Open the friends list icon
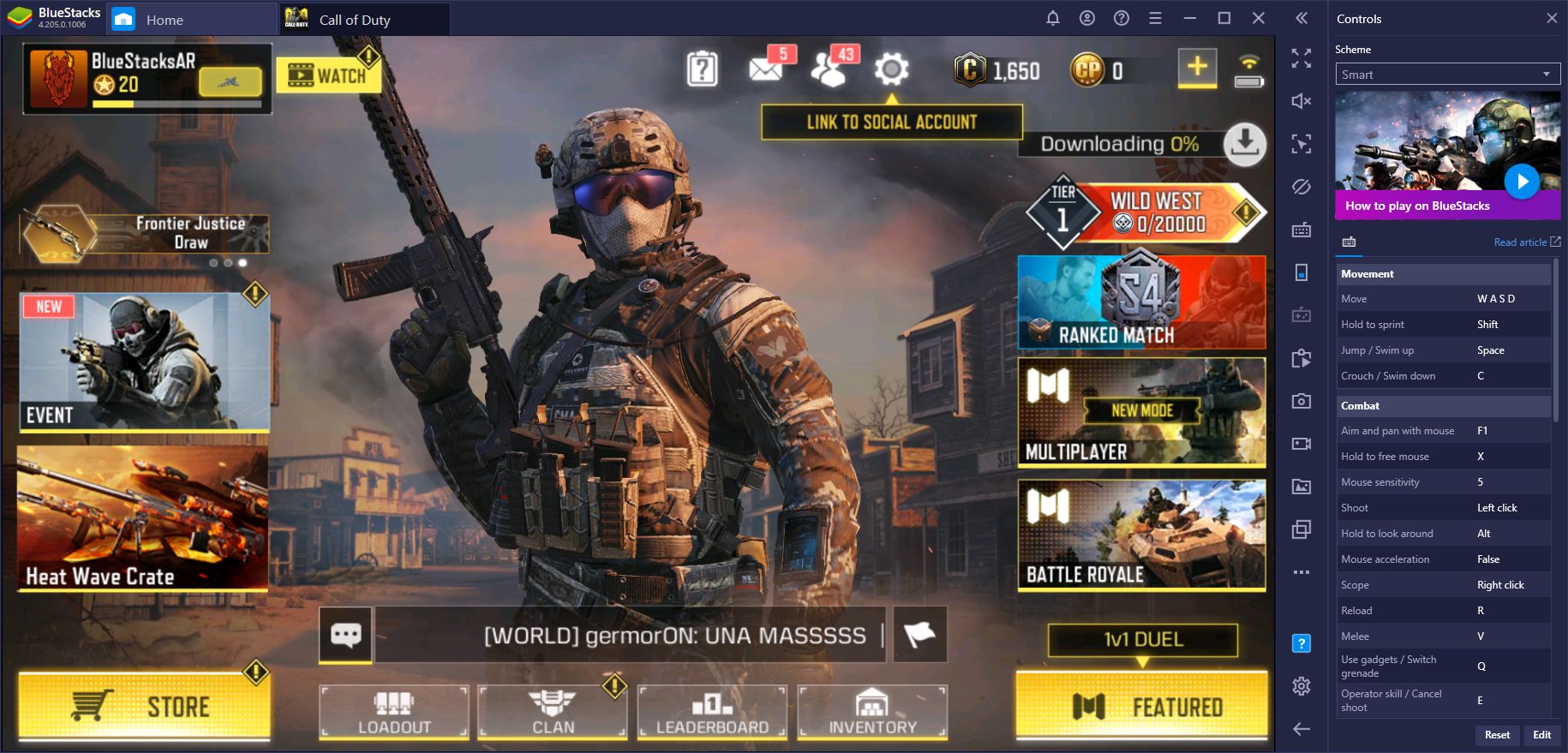Image resolution: width=1568 pixels, height=753 pixels. pos(829,69)
